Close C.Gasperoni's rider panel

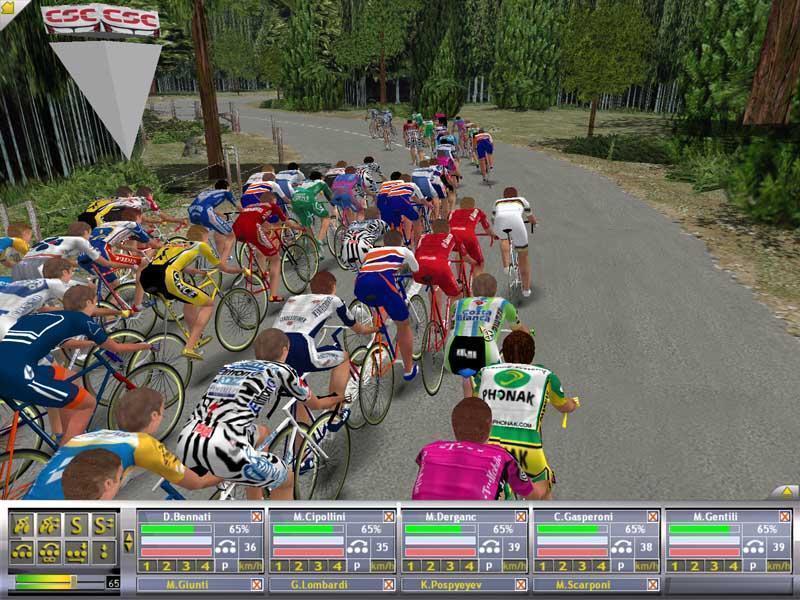652,516
